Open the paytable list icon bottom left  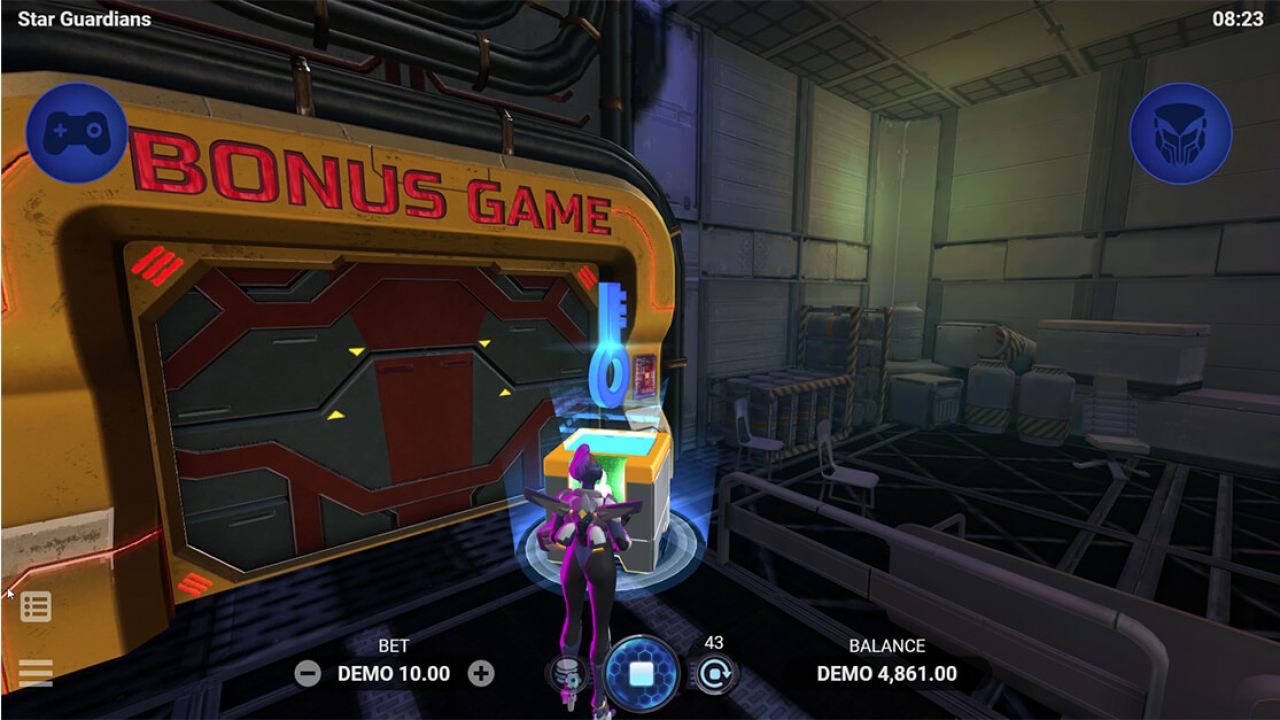point(35,607)
